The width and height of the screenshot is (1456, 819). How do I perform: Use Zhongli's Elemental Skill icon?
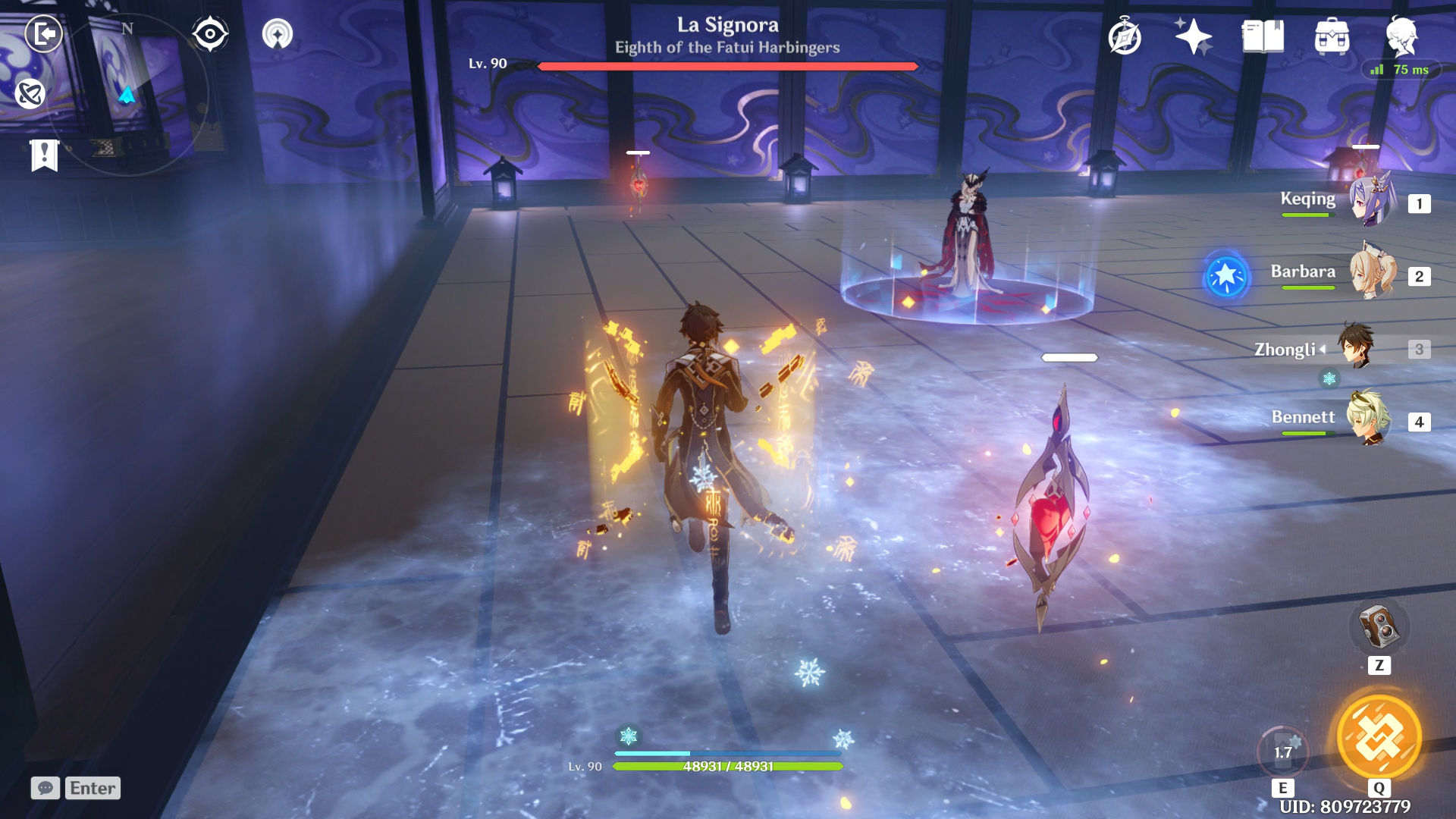pos(1283,752)
